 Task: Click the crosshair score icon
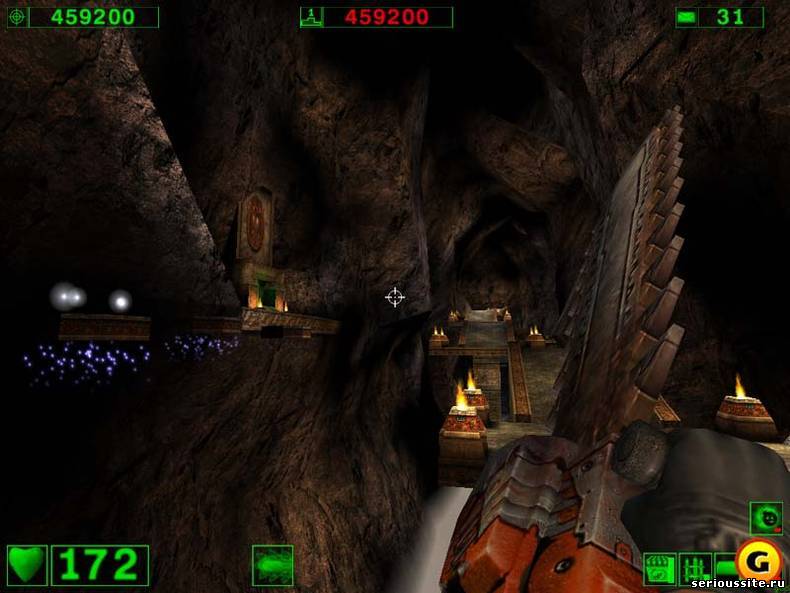pos(17,17)
